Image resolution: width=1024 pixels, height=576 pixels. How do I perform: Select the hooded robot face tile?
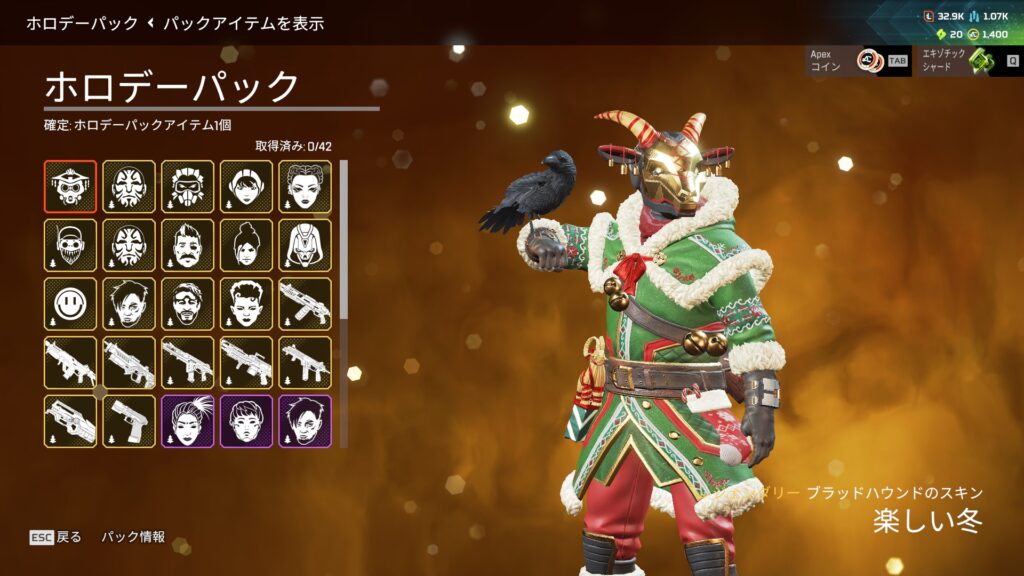click(x=305, y=246)
